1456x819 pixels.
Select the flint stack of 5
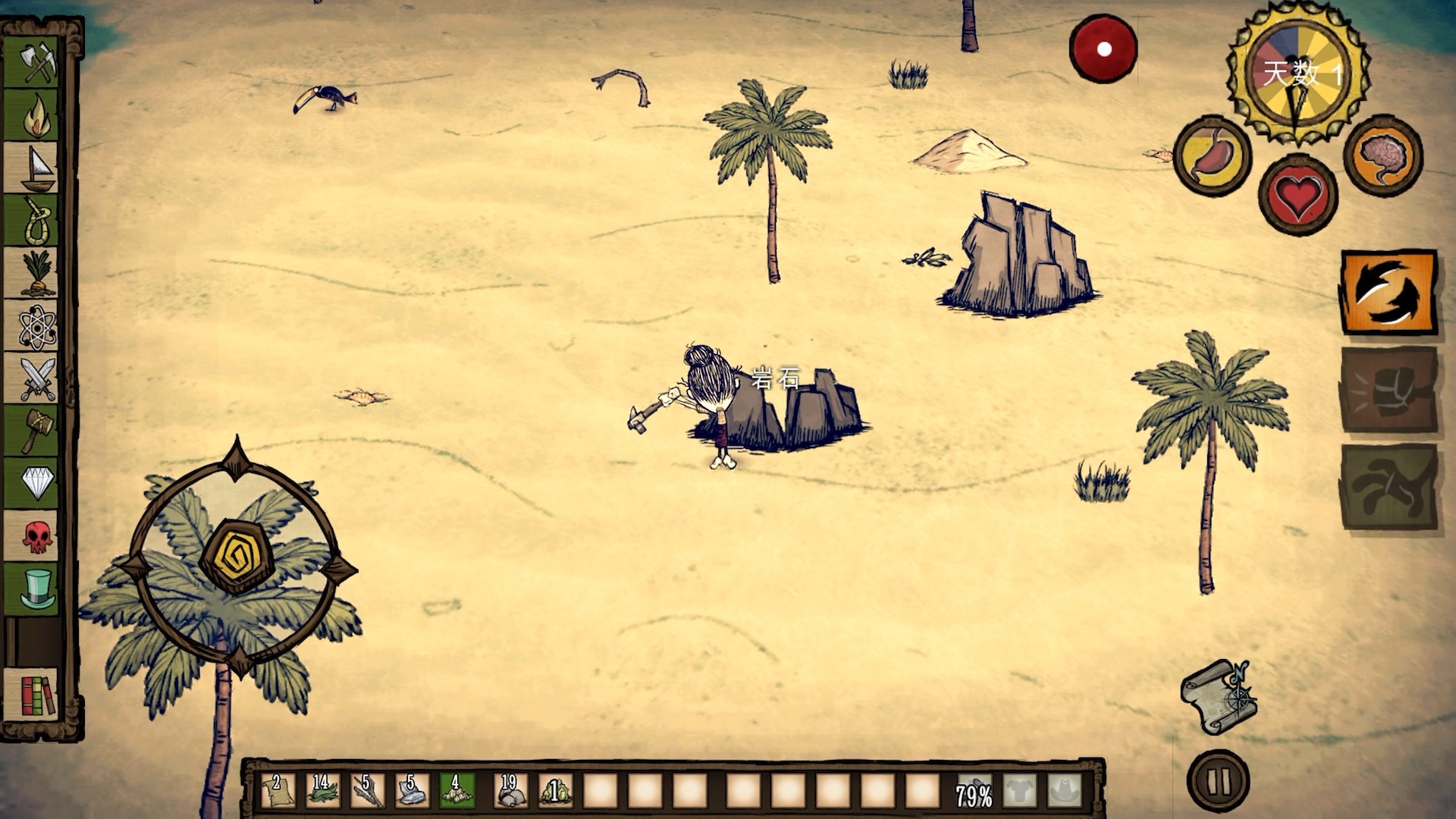(x=412, y=790)
